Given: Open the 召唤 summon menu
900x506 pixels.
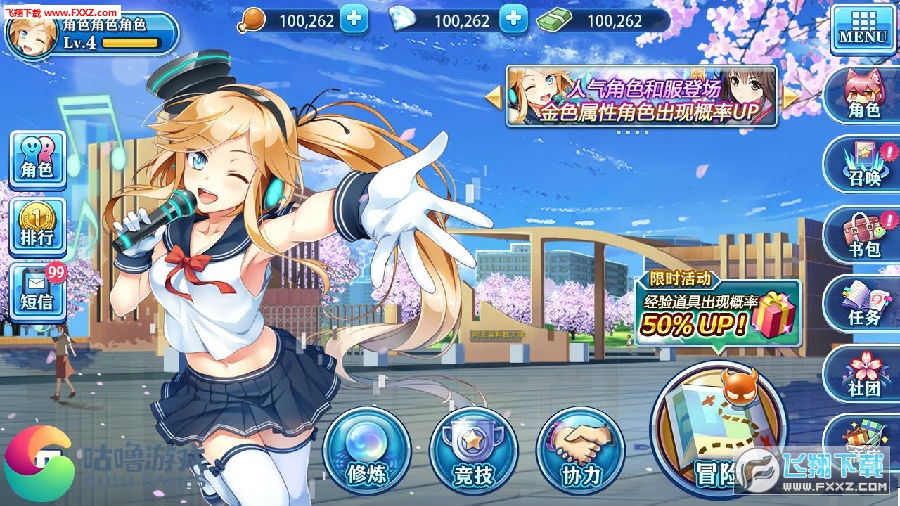Looking at the screenshot, I should 862,165.
